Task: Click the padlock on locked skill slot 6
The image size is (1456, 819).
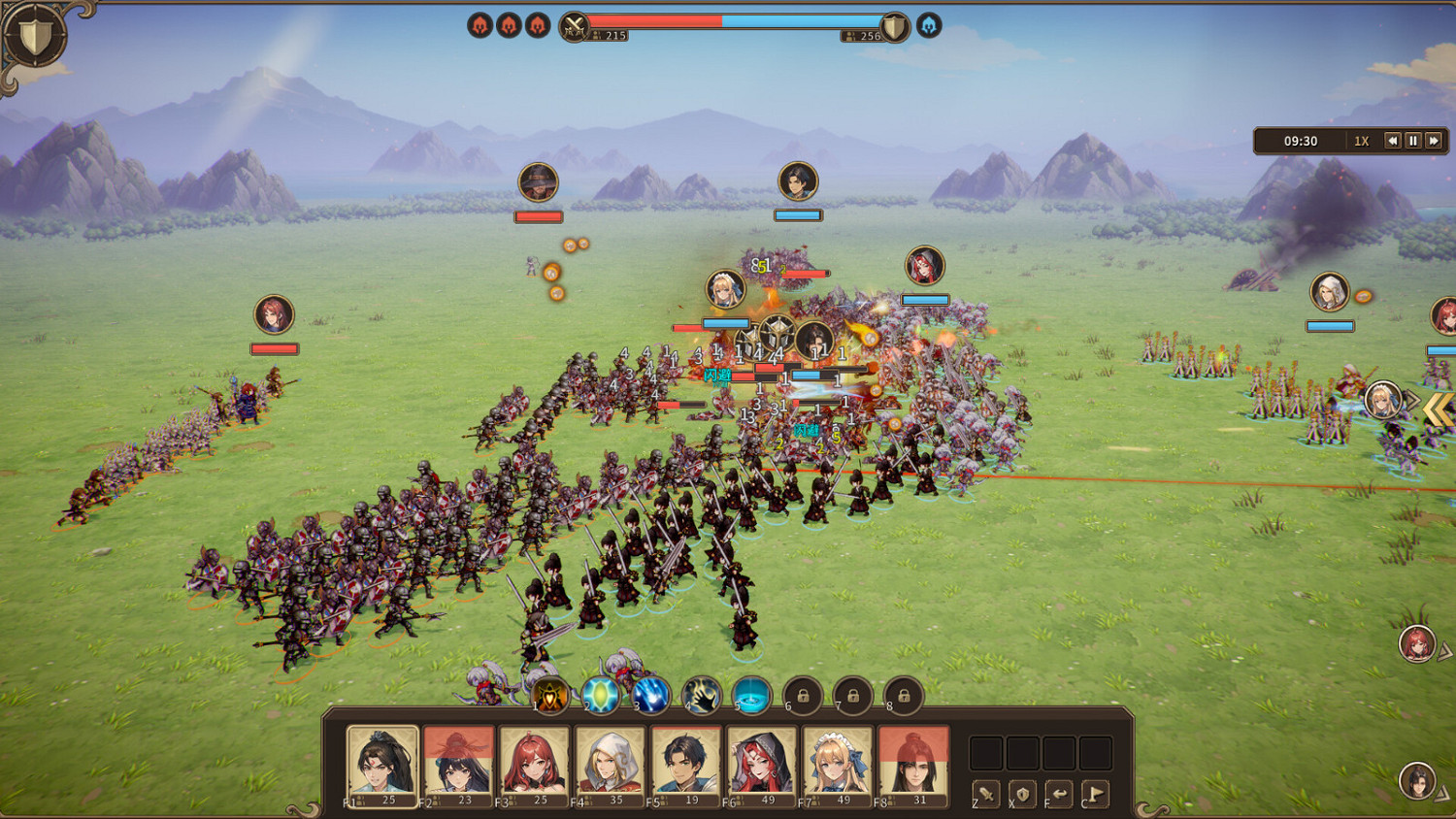Action: 801,695
